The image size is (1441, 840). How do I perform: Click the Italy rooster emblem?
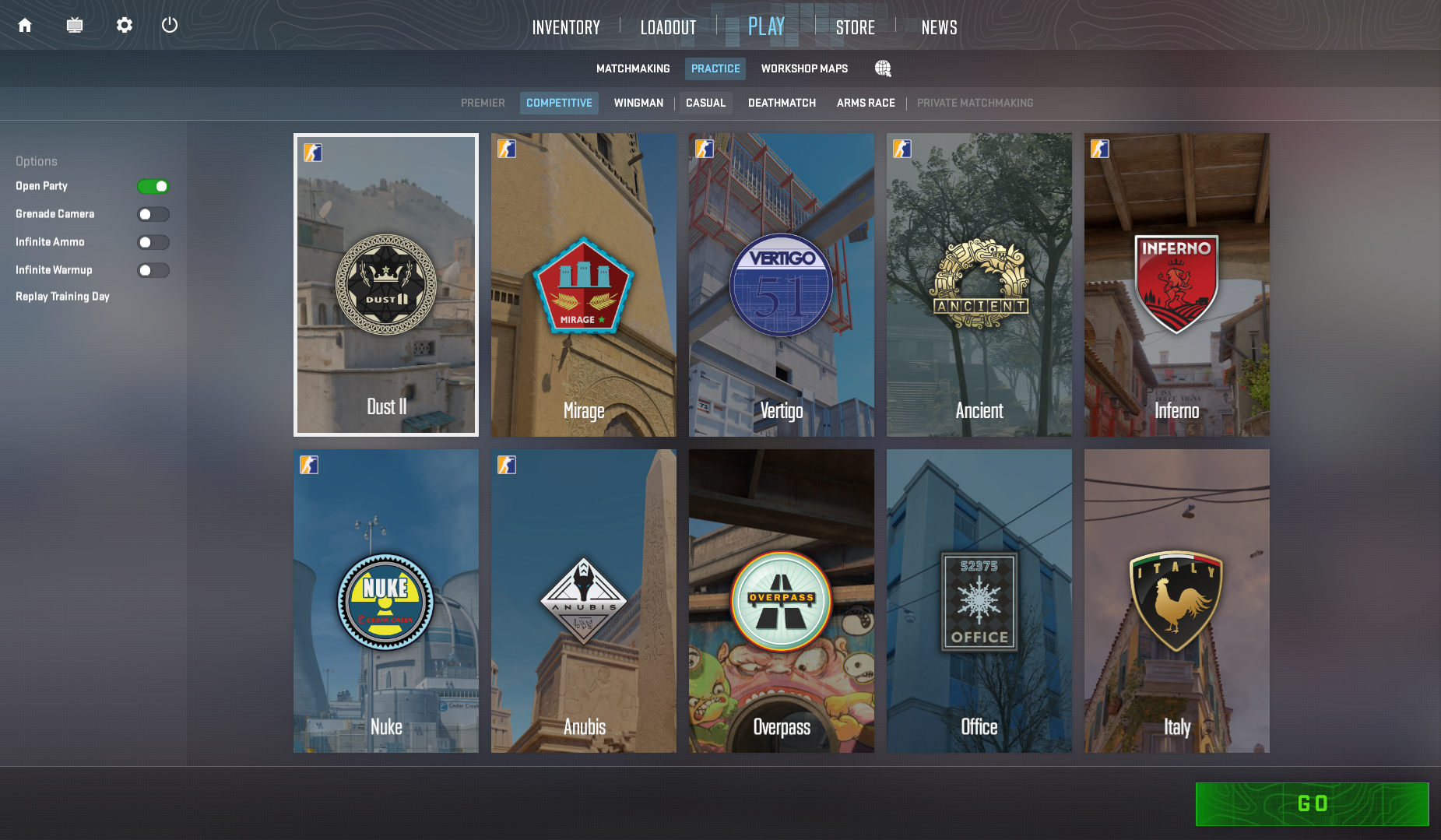click(1176, 599)
